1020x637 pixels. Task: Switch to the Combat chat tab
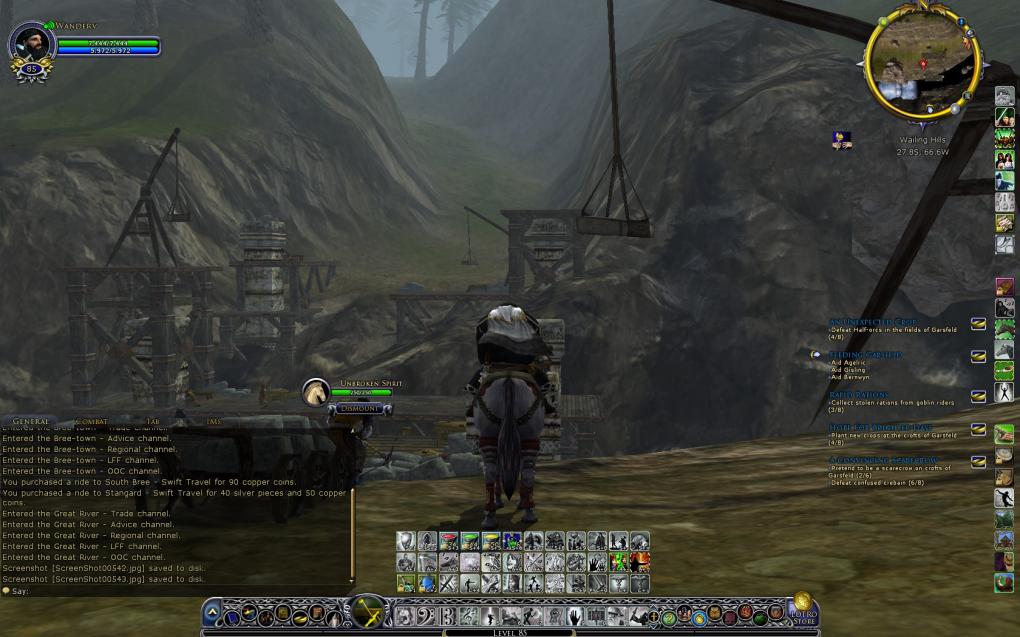click(x=88, y=422)
